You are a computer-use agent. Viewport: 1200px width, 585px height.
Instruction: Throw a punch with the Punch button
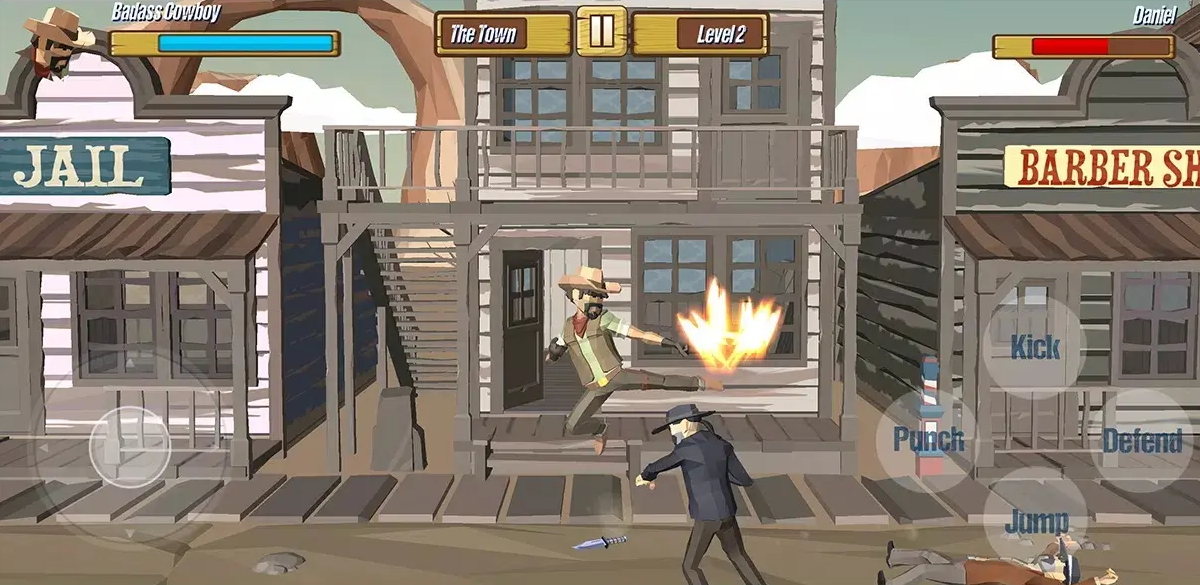928,439
